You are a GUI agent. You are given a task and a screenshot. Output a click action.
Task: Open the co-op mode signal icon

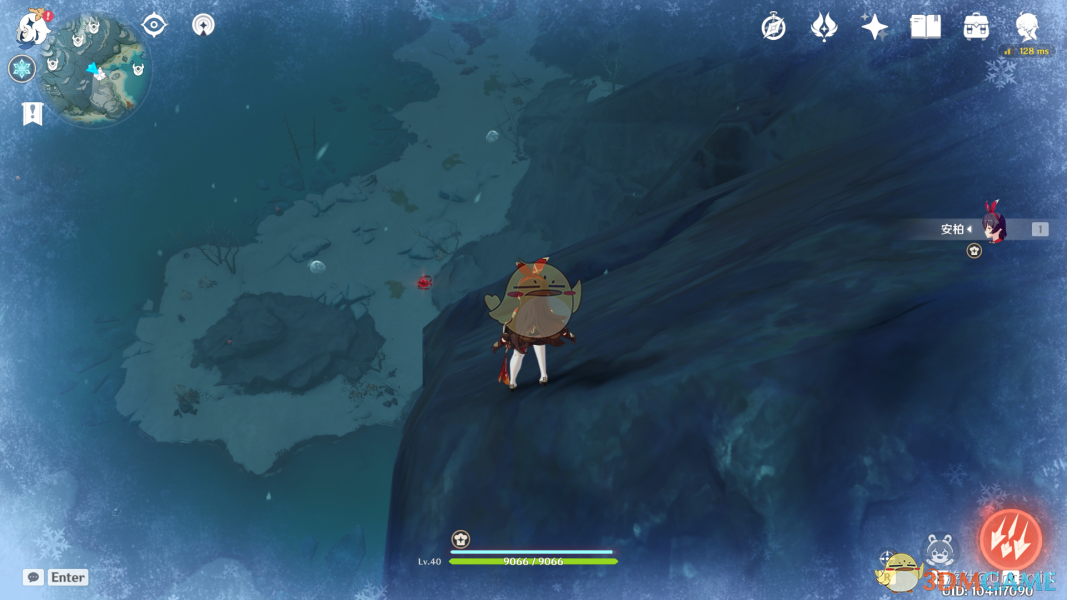click(203, 25)
